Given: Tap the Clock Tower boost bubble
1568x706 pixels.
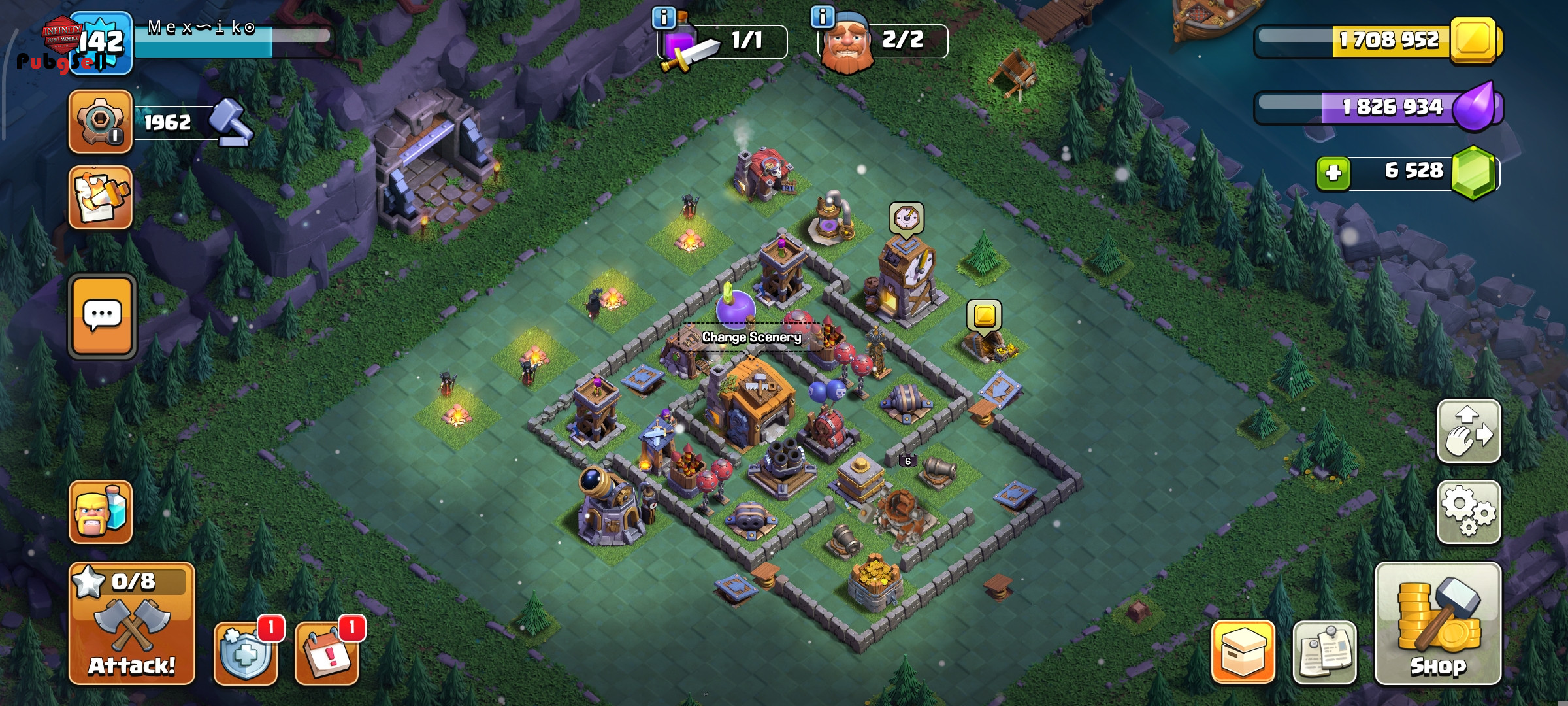Looking at the screenshot, I should click(906, 218).
